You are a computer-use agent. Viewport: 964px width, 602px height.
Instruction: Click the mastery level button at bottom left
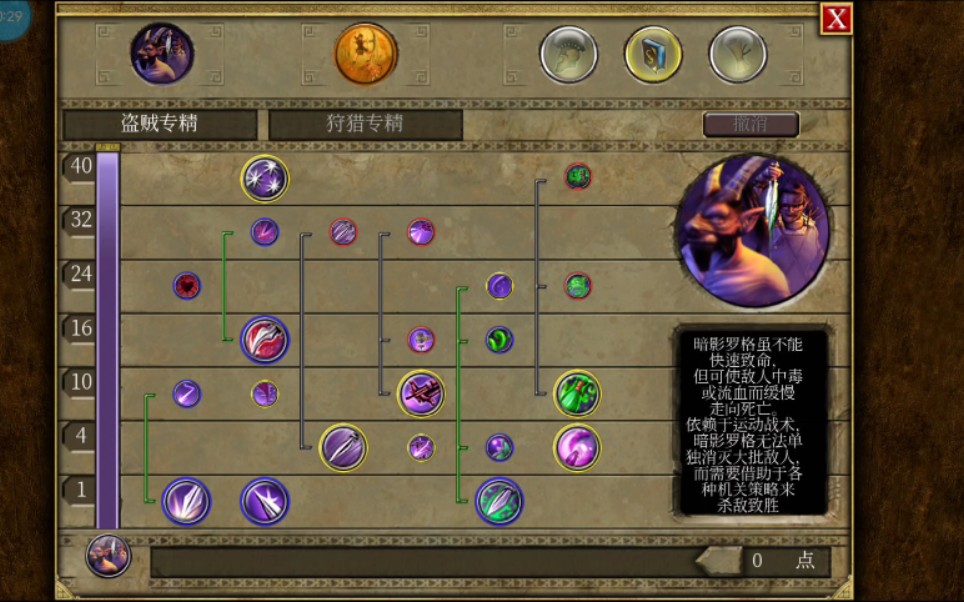click(x=108, y=556)
